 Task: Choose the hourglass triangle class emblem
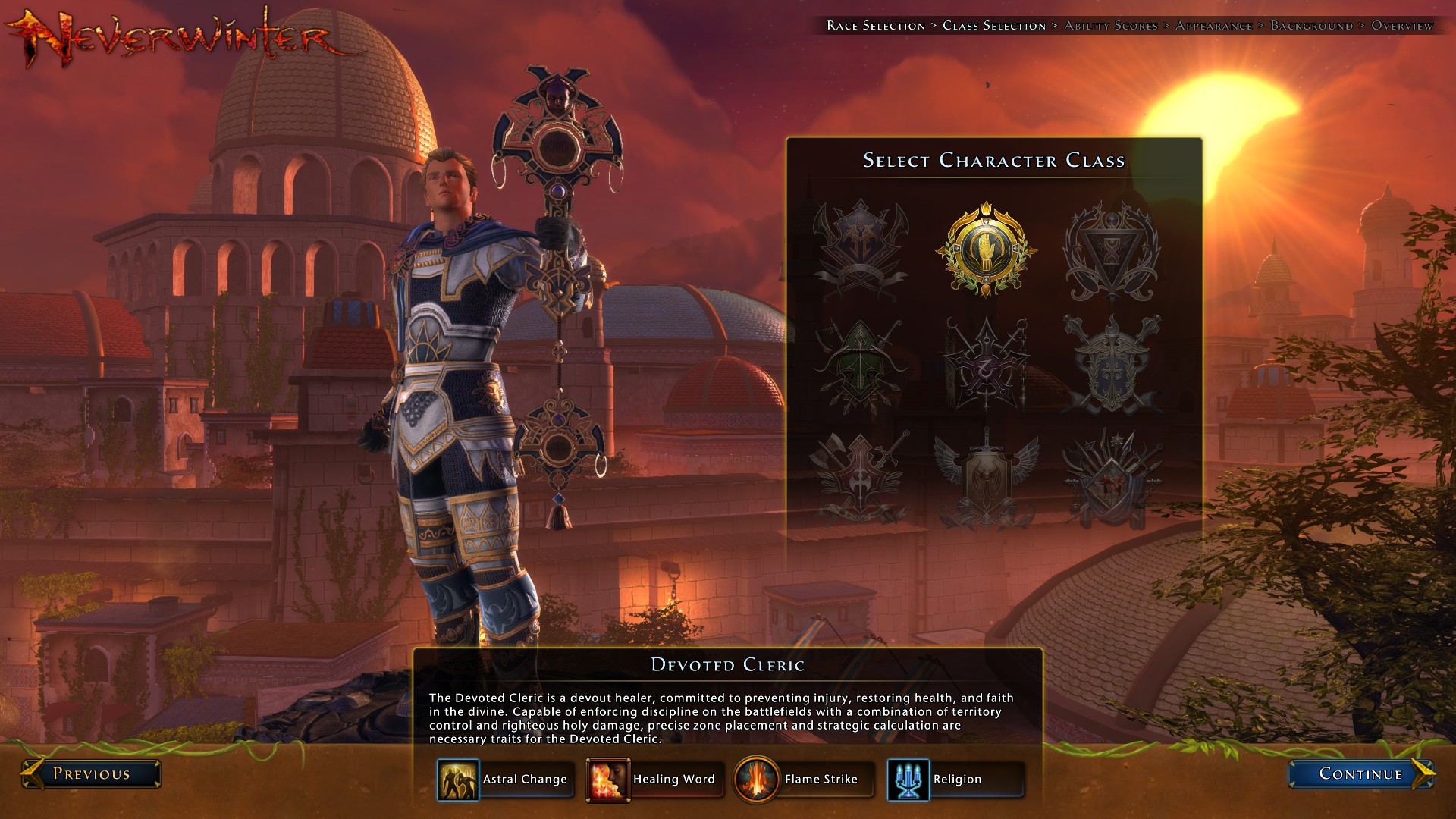point(1111,250)
